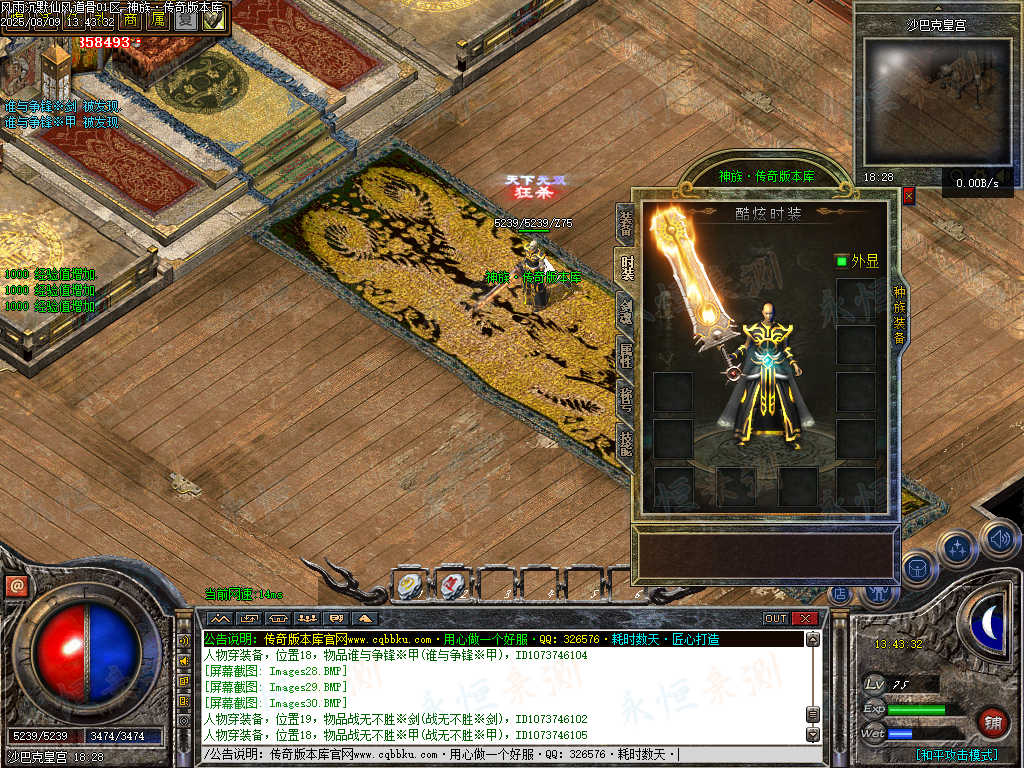1024x768 pixels.
Task: Open the red 铺 stall button
Action: 993,721
